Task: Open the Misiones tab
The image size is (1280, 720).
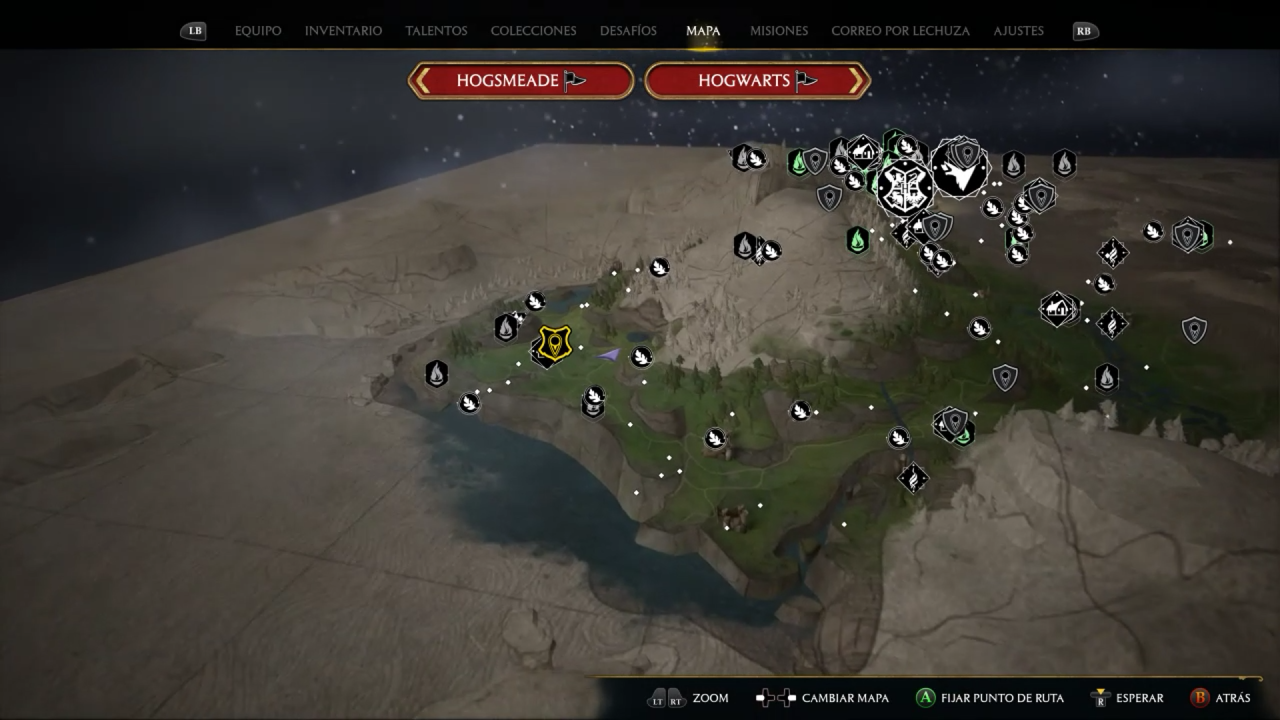Action: pyautogui.click(x=778, y=31)
